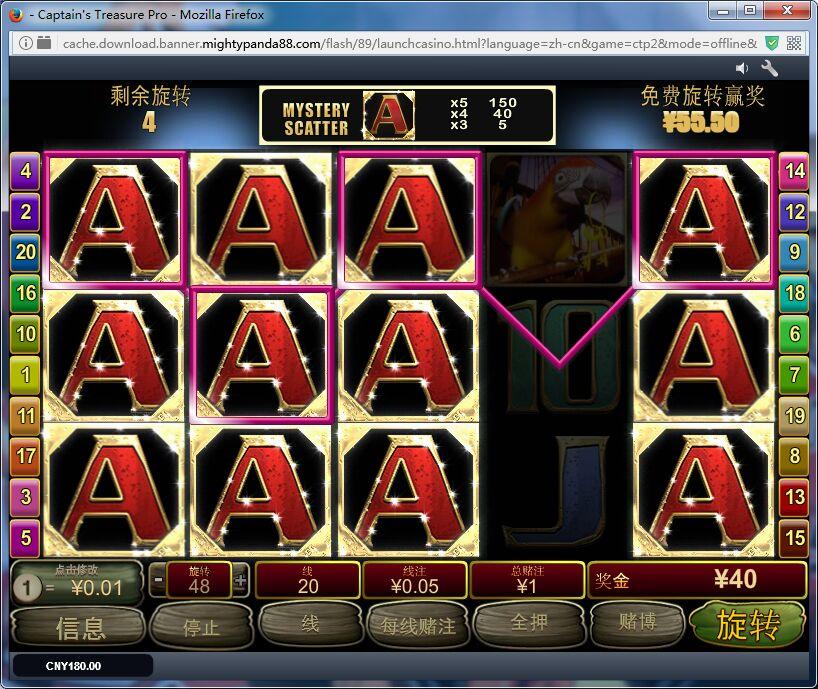Choose payline 17 marker
Viewport: 818px width, 689px height.
pos(25,456)
